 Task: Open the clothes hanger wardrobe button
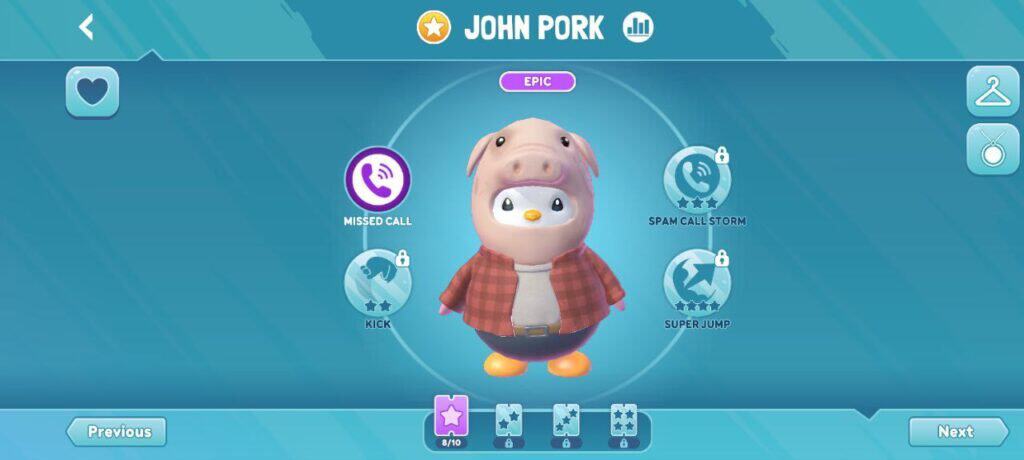[992, 92]
